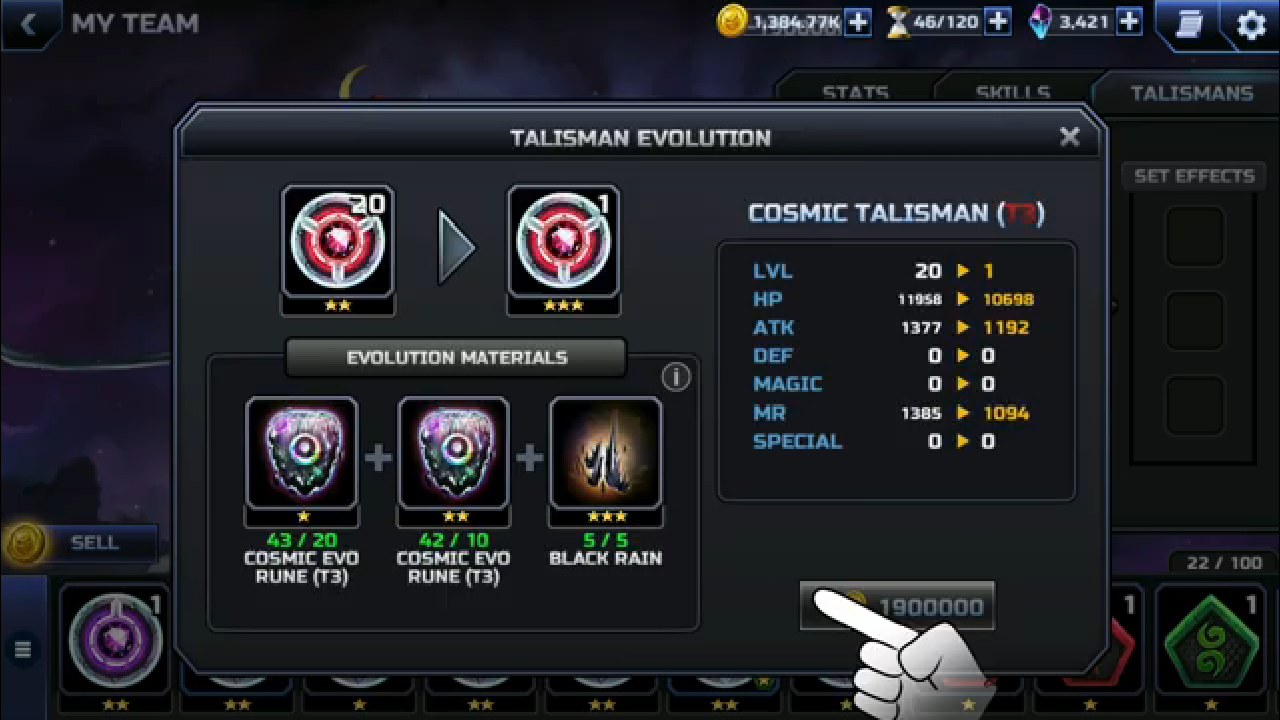The width and height of the screenshot is (1280, 720).
Task: Switch to the Talismans tab
Action: pos(1191,93)
